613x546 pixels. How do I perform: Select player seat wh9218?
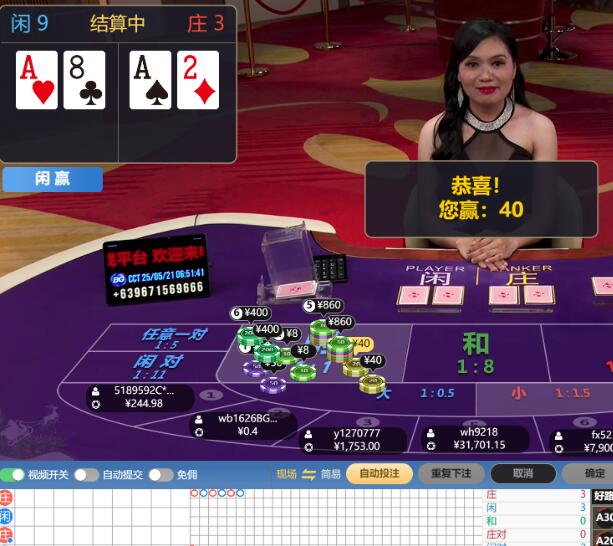pos(478,439)
